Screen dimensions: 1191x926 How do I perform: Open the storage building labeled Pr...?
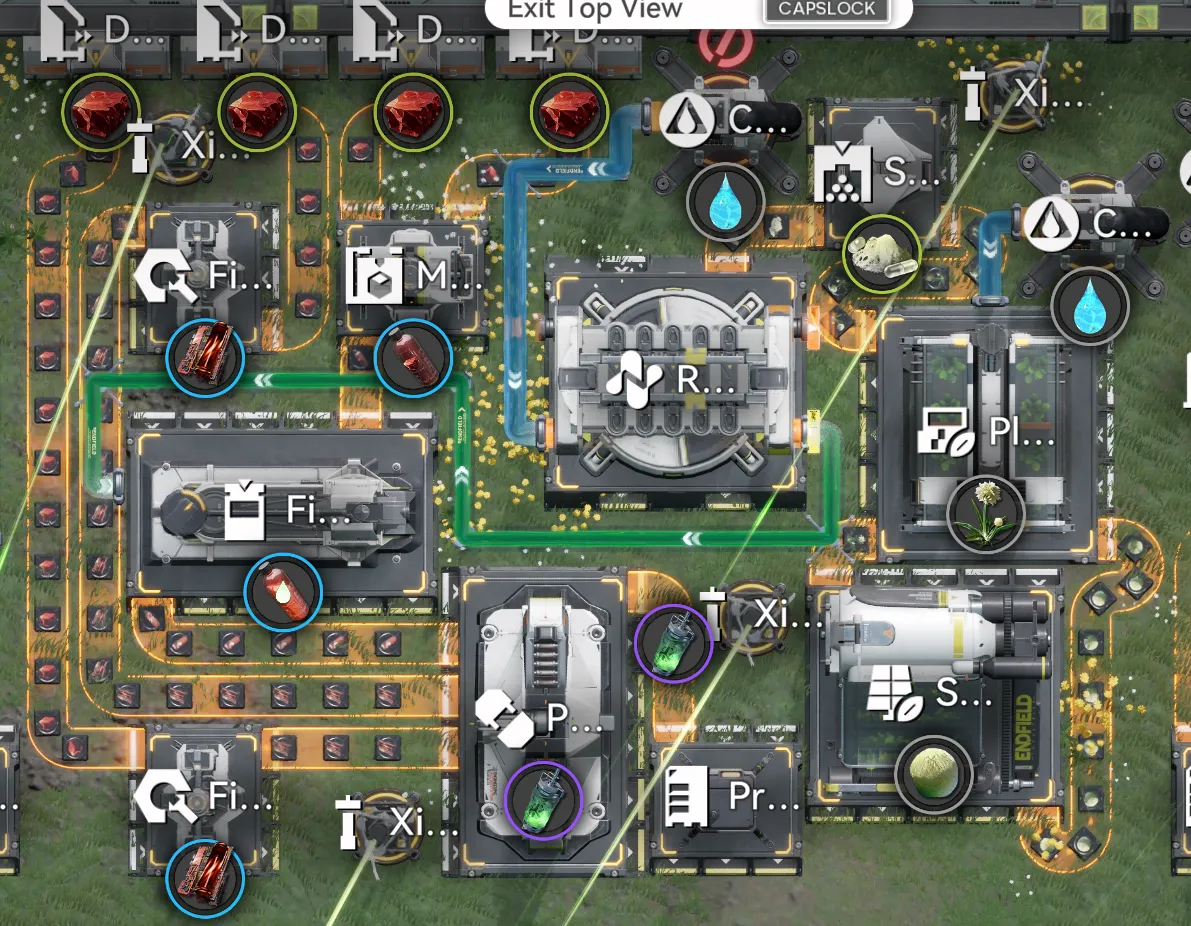pyautogui.click(x=727, y=797)
